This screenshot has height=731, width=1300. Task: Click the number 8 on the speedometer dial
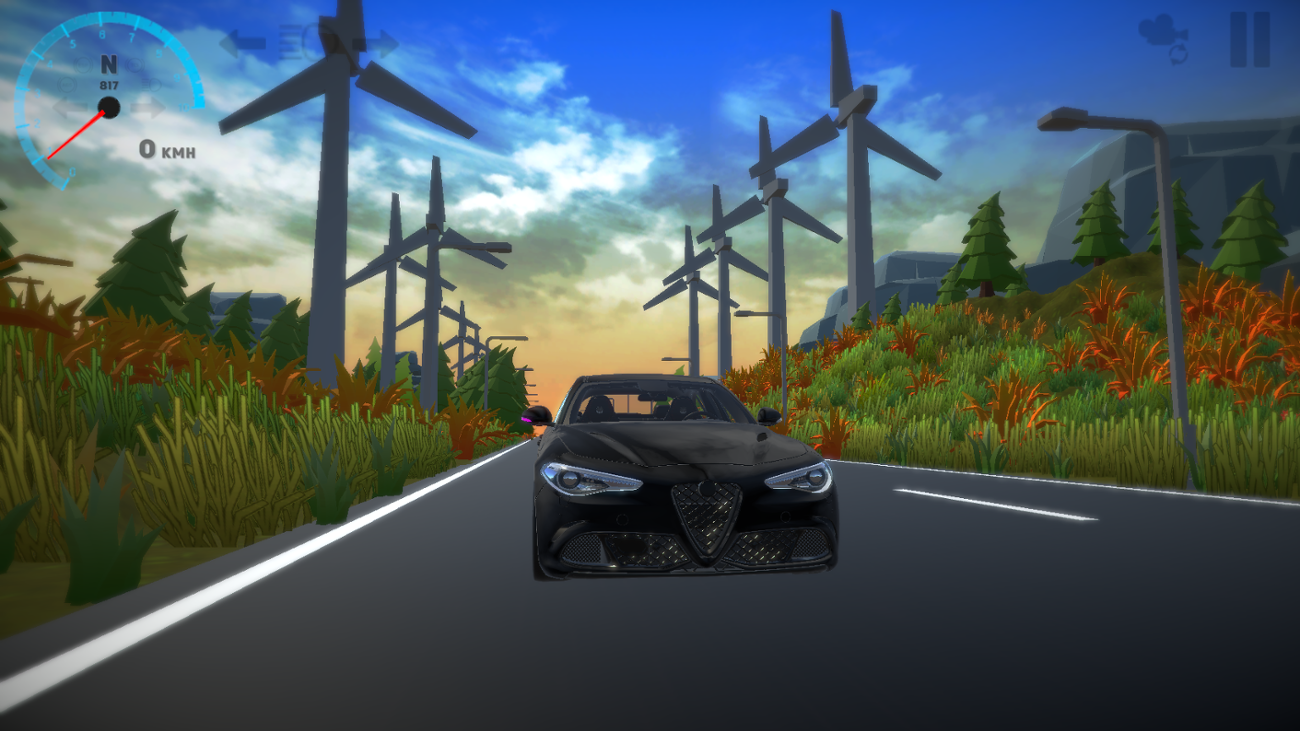point(103,33)
